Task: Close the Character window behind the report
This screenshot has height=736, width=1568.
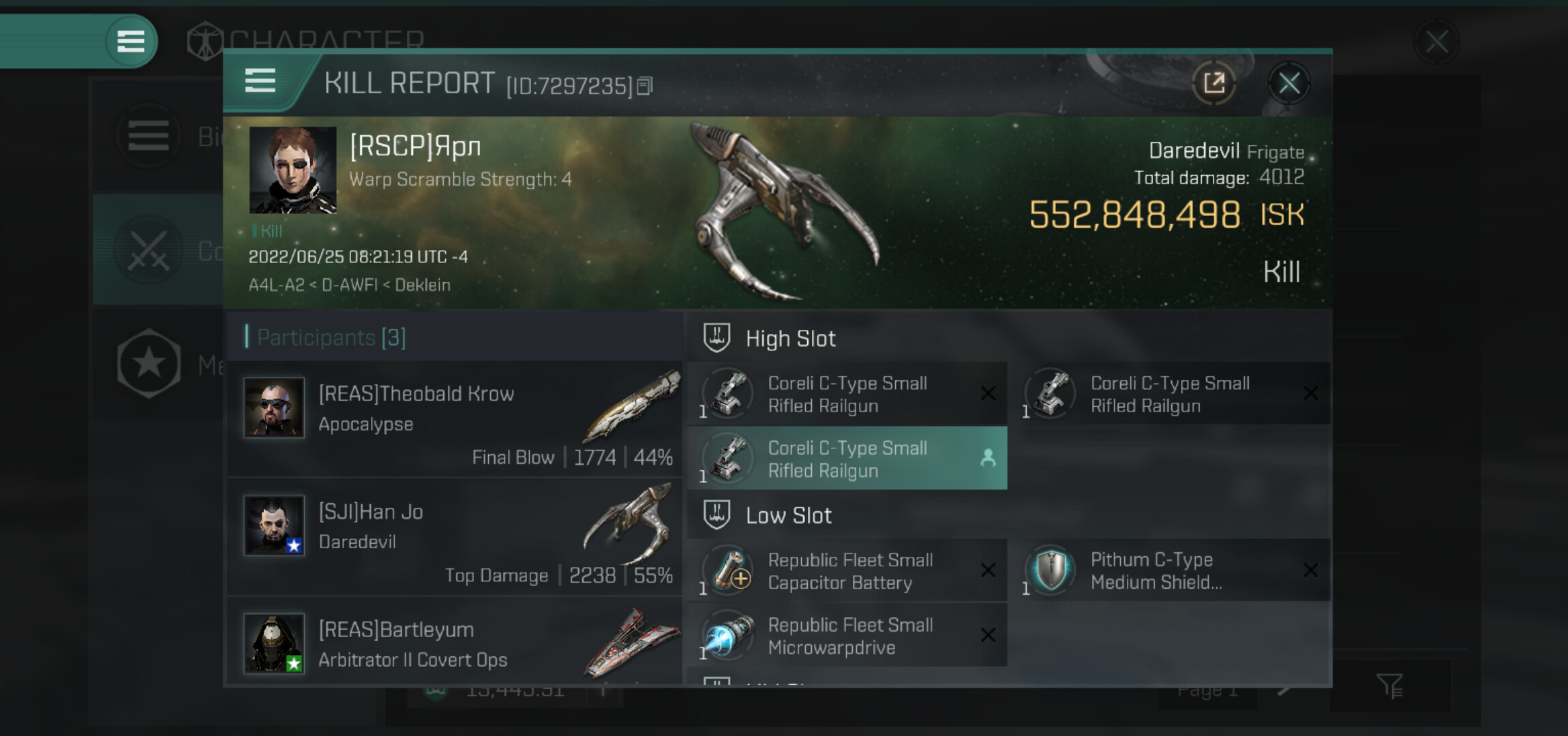Action: [x=1436, y=42]
